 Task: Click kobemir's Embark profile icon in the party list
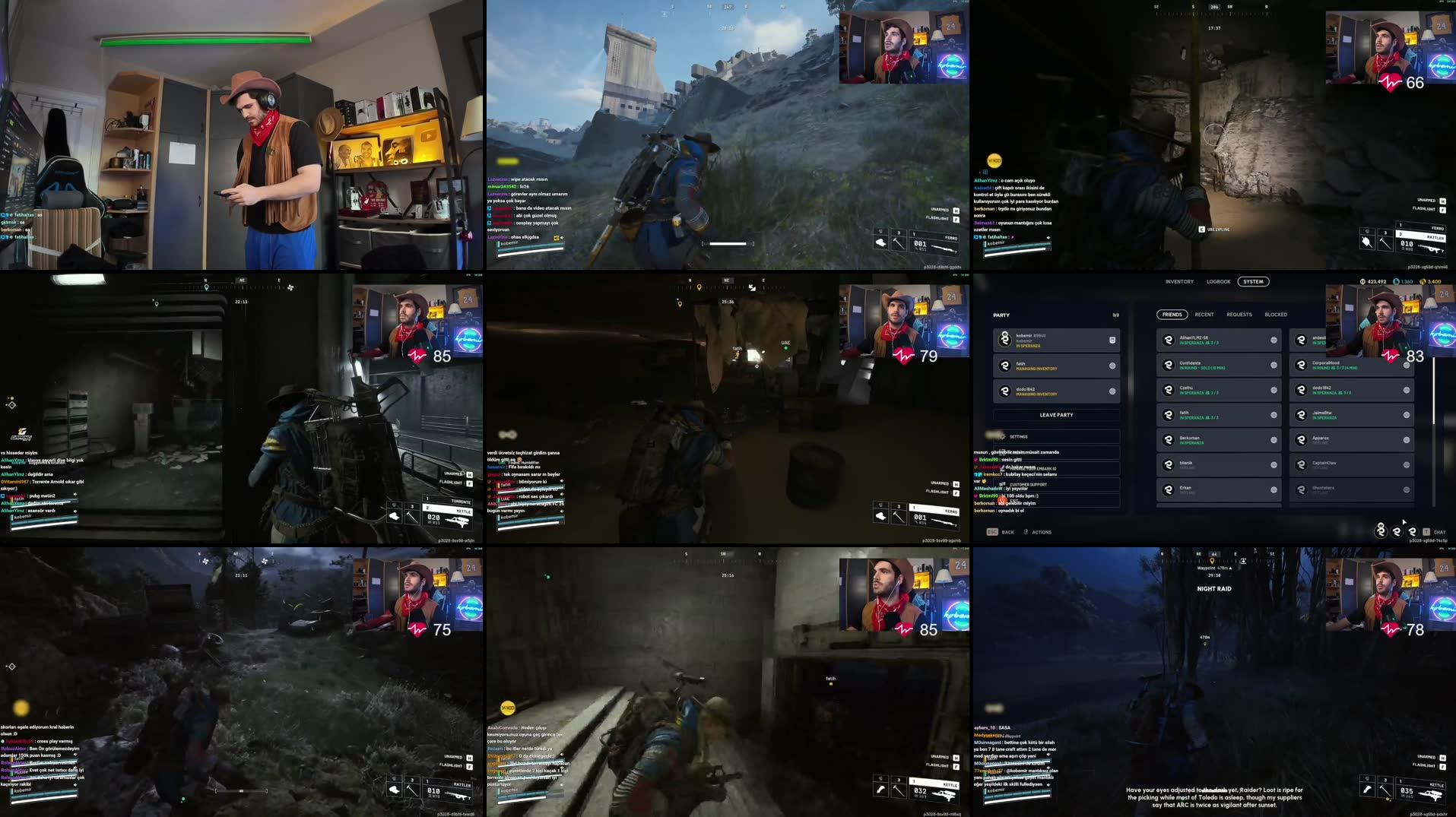tap(1004, 340)
